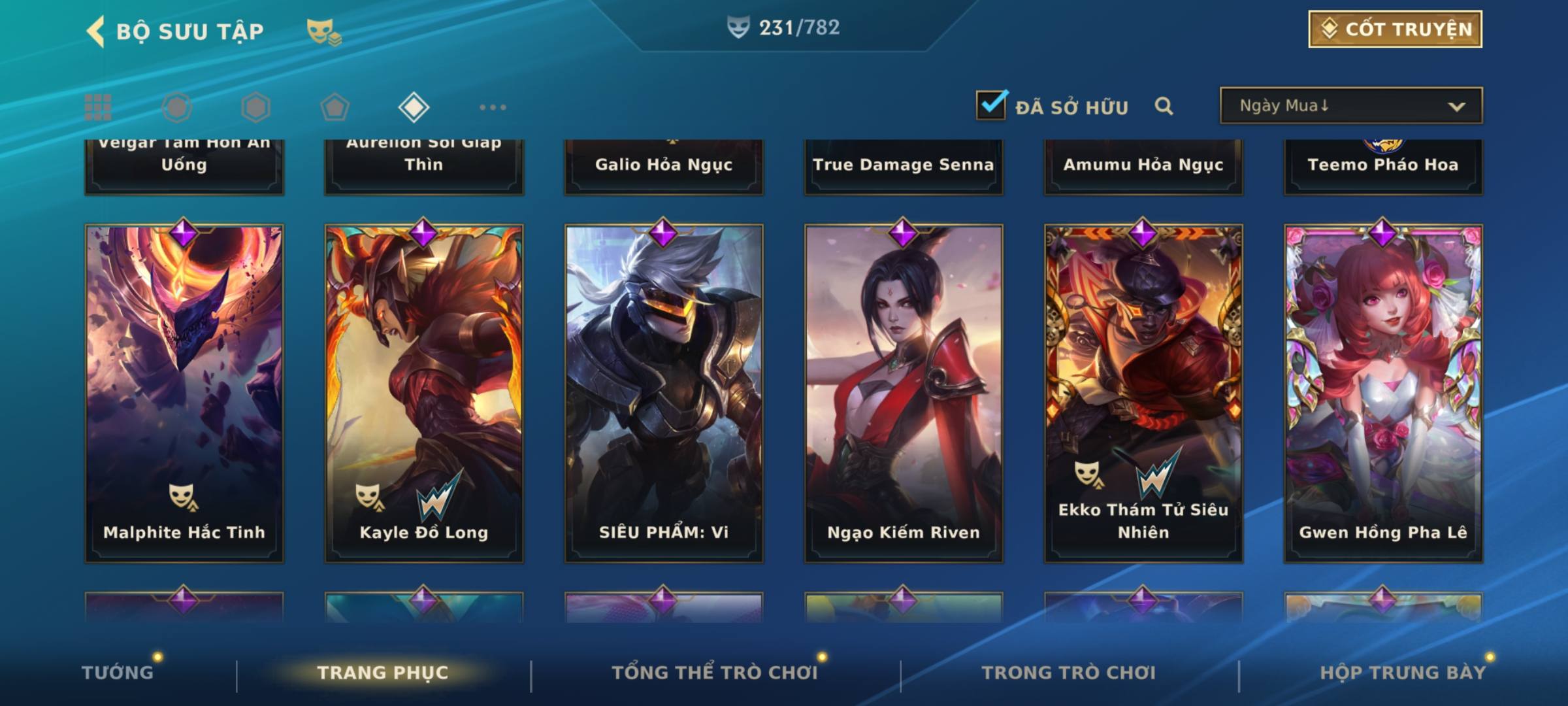Go to the Hộp Trưng Bày tab
This screenshot has width=1568, height=706.
1403,672
